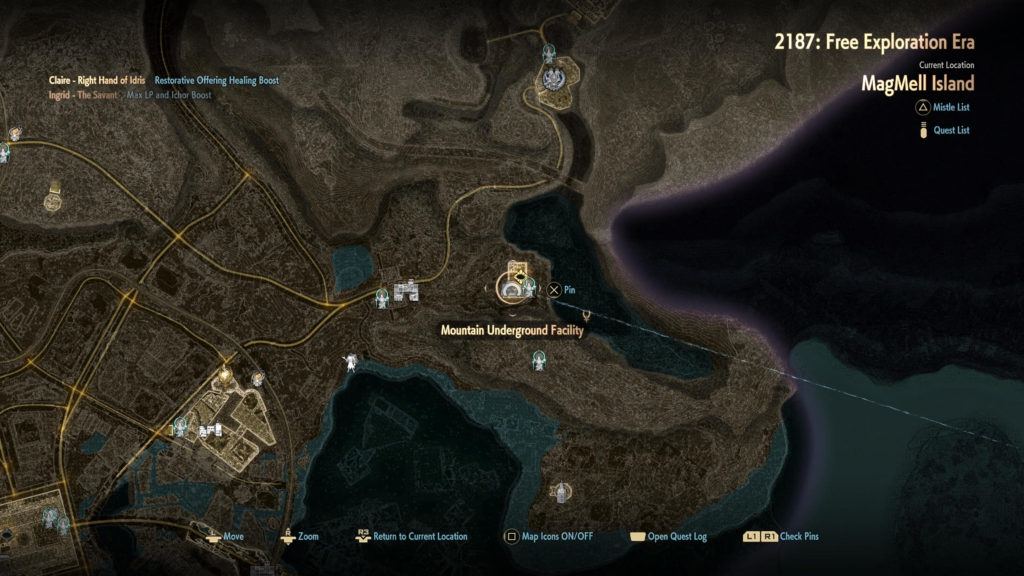
Task: Select the mistle marker south of the facility label
Action: click(x=541, y=361)
